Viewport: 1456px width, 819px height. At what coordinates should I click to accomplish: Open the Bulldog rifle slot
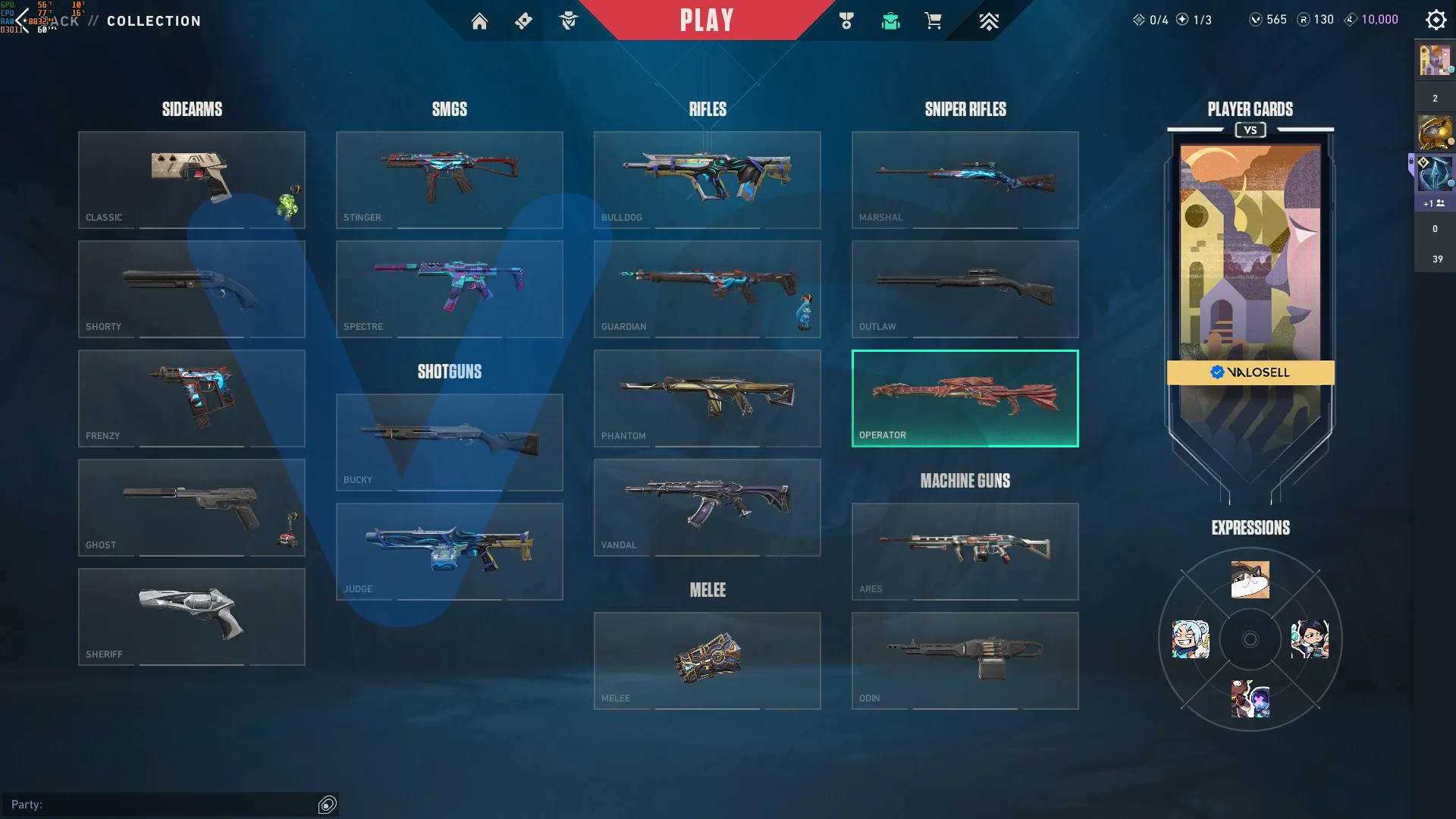pos(708,180)
